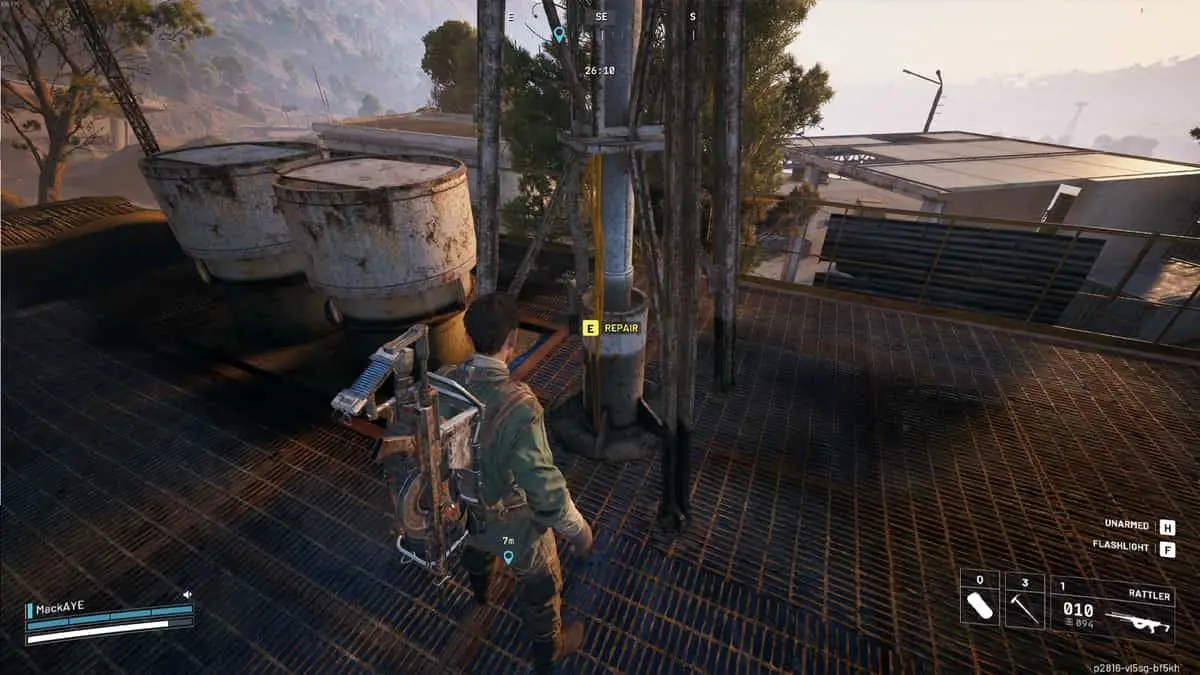Toggle the speaker icon above the MackAYE bars
Image resolution: width=1200 pixels, height=675 pixels.
187,594
